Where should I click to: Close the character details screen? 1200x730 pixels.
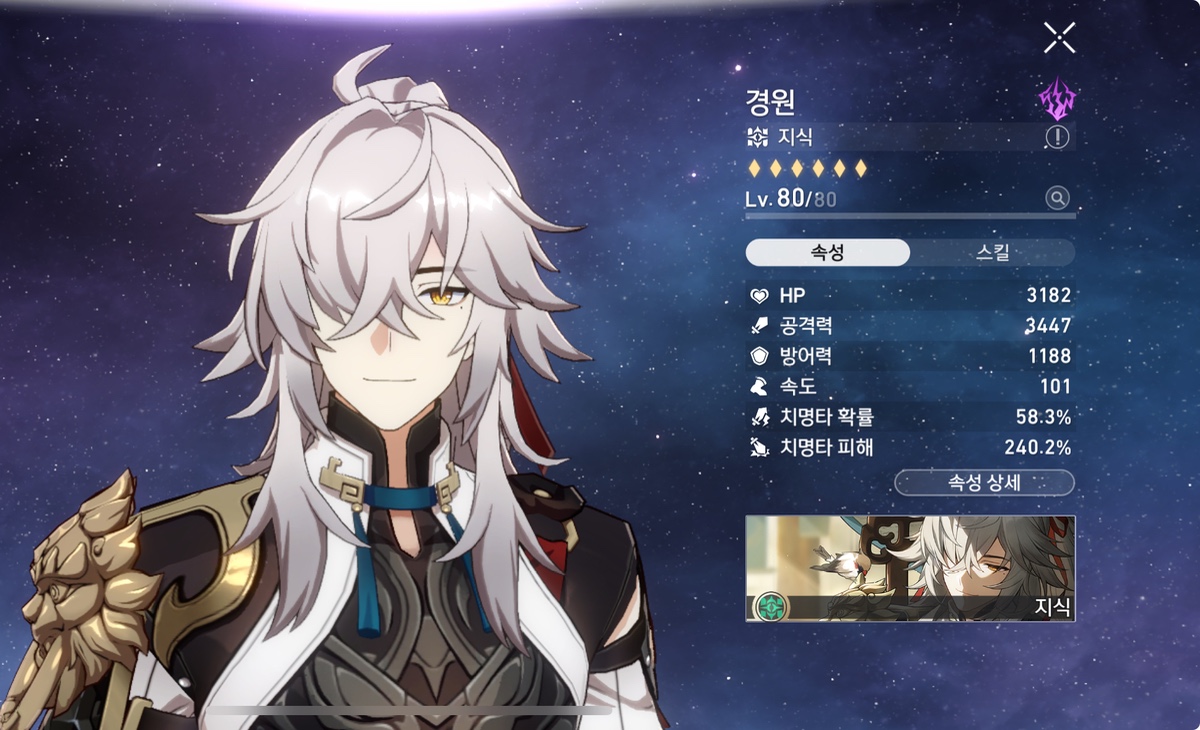(x=1059, y=38)
